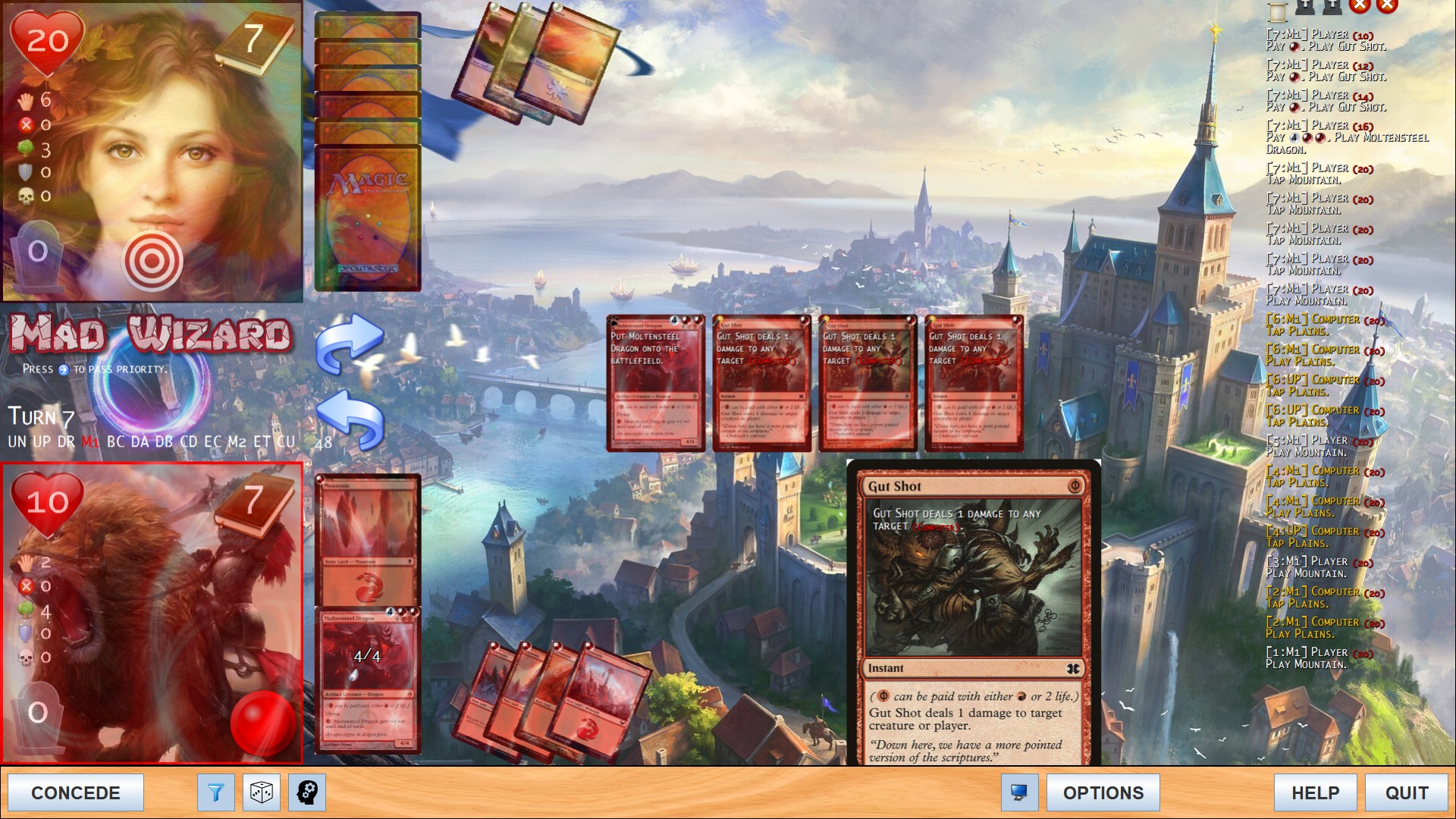Concede the match
Screen dimensions: 1456x819
point(75,792)
